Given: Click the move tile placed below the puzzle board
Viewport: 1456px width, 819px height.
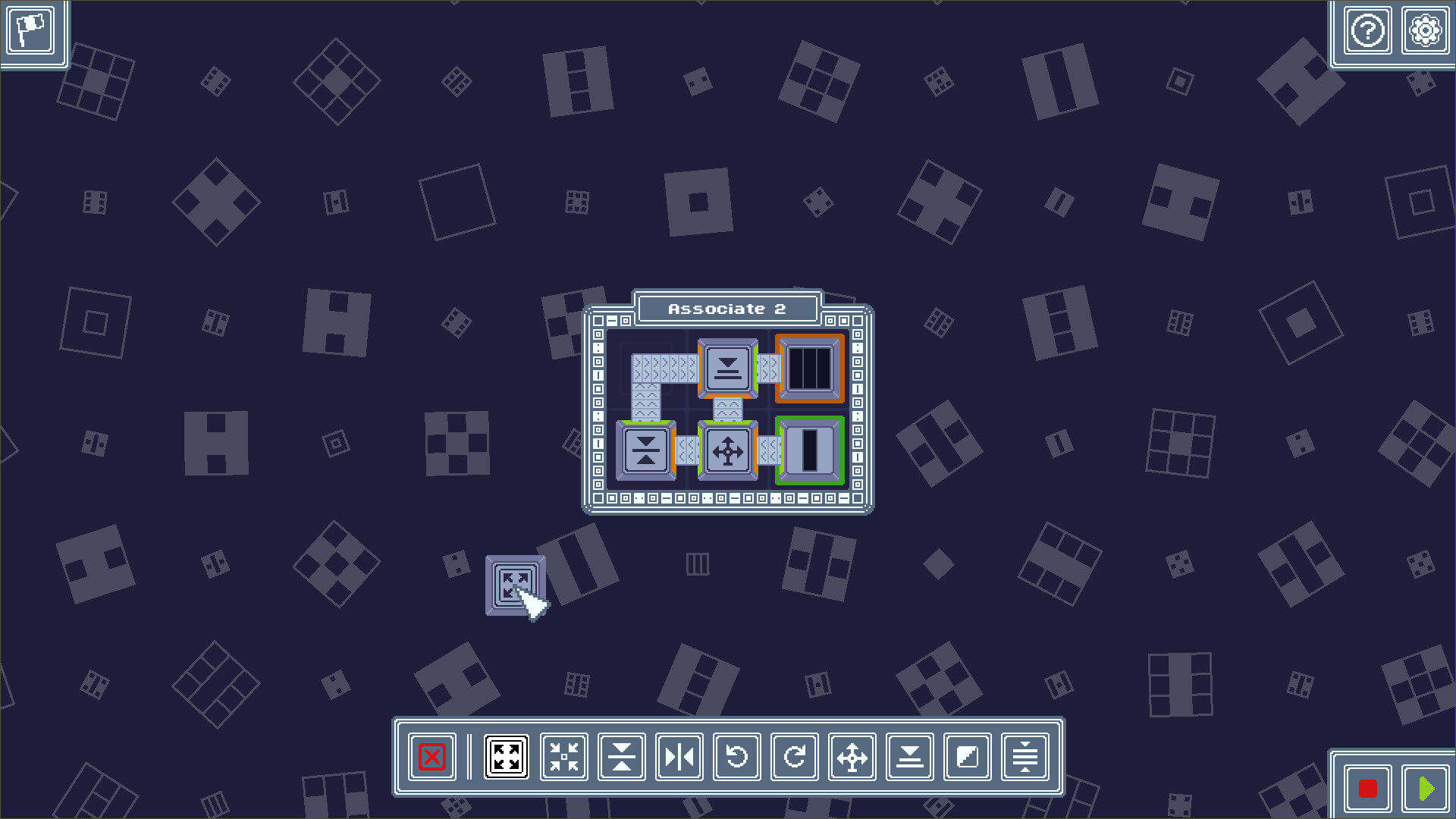Looking at the screenshot, I should pos(516,585).
